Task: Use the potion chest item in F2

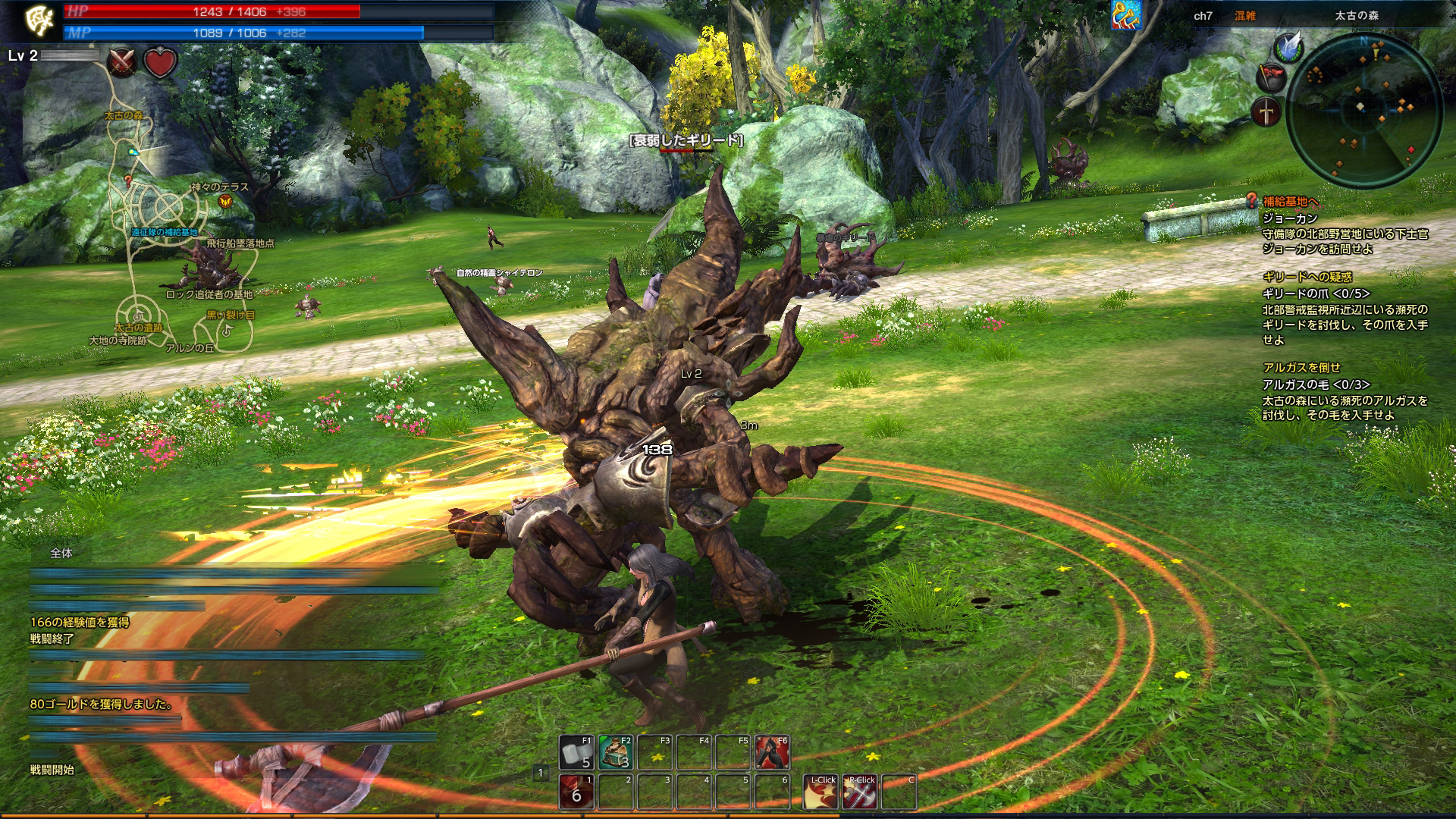Action: pos(616,752)
